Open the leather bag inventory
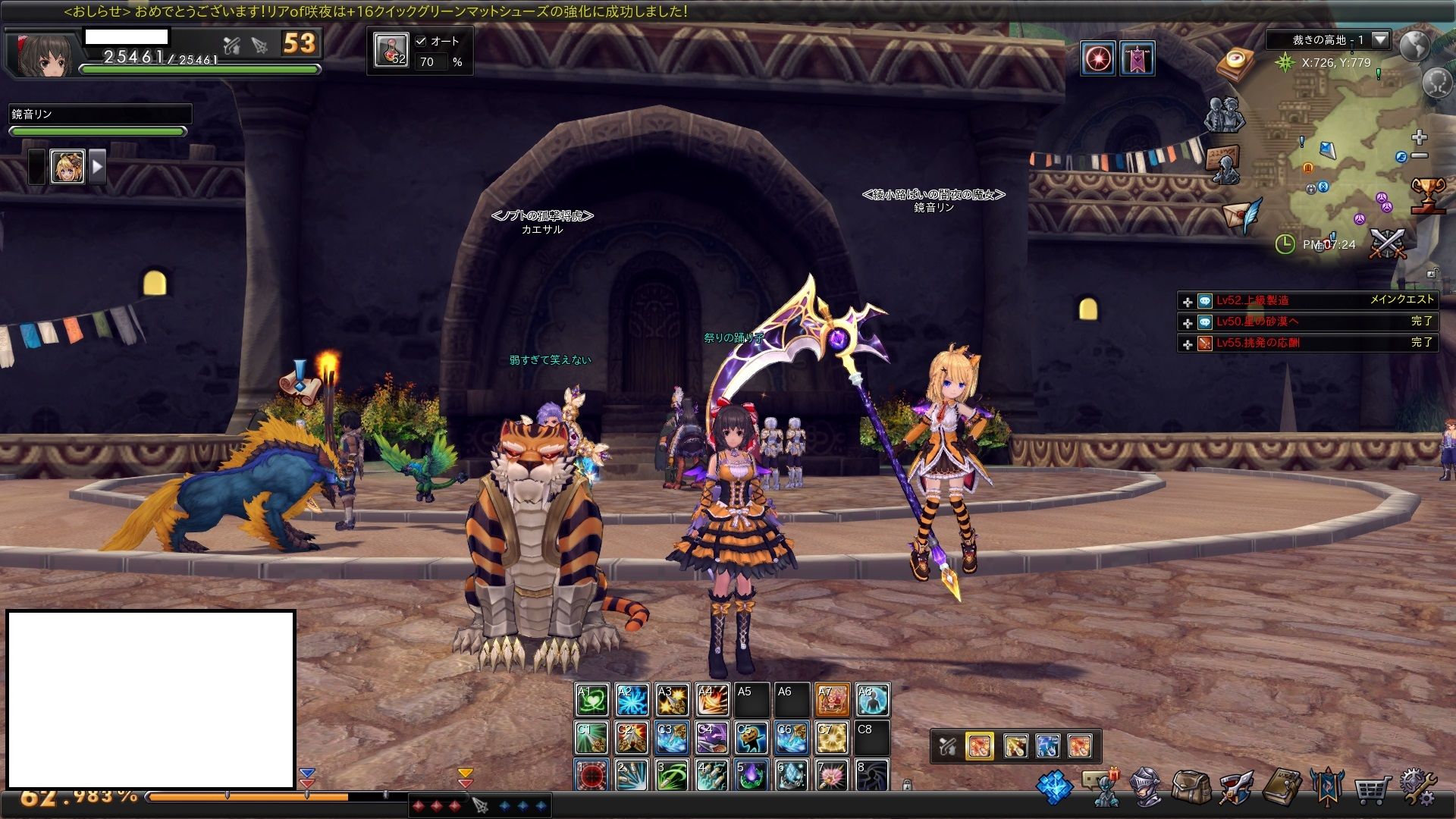 point(1190,788)
